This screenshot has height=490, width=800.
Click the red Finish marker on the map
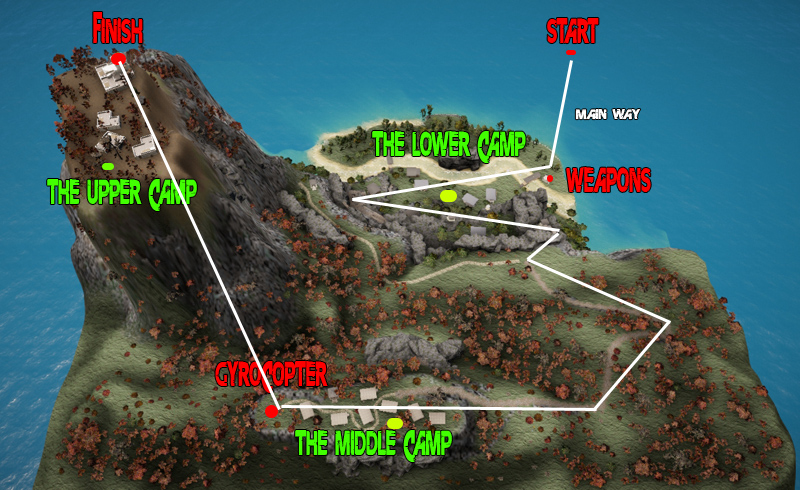pos(118,59)
